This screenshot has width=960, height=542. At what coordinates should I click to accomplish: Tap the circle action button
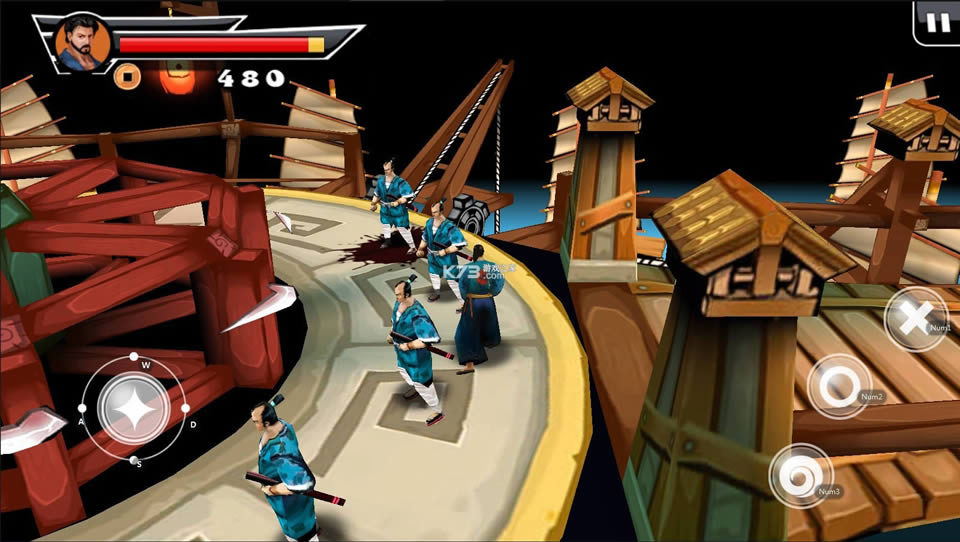[836, 386]
